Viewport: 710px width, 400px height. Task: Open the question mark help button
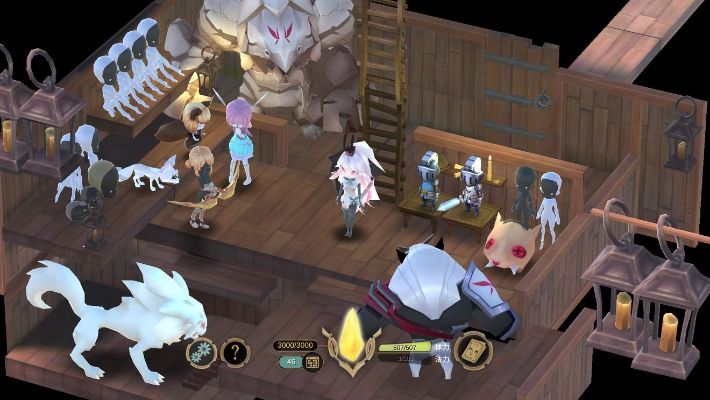(234, 351)
